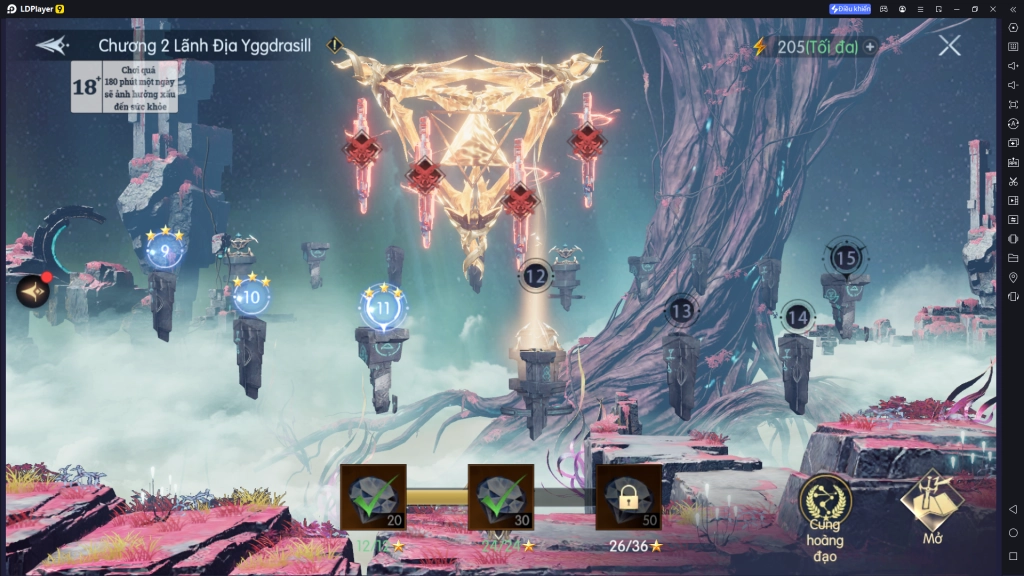Open chapter info exclamation icon

coord(335,45)
